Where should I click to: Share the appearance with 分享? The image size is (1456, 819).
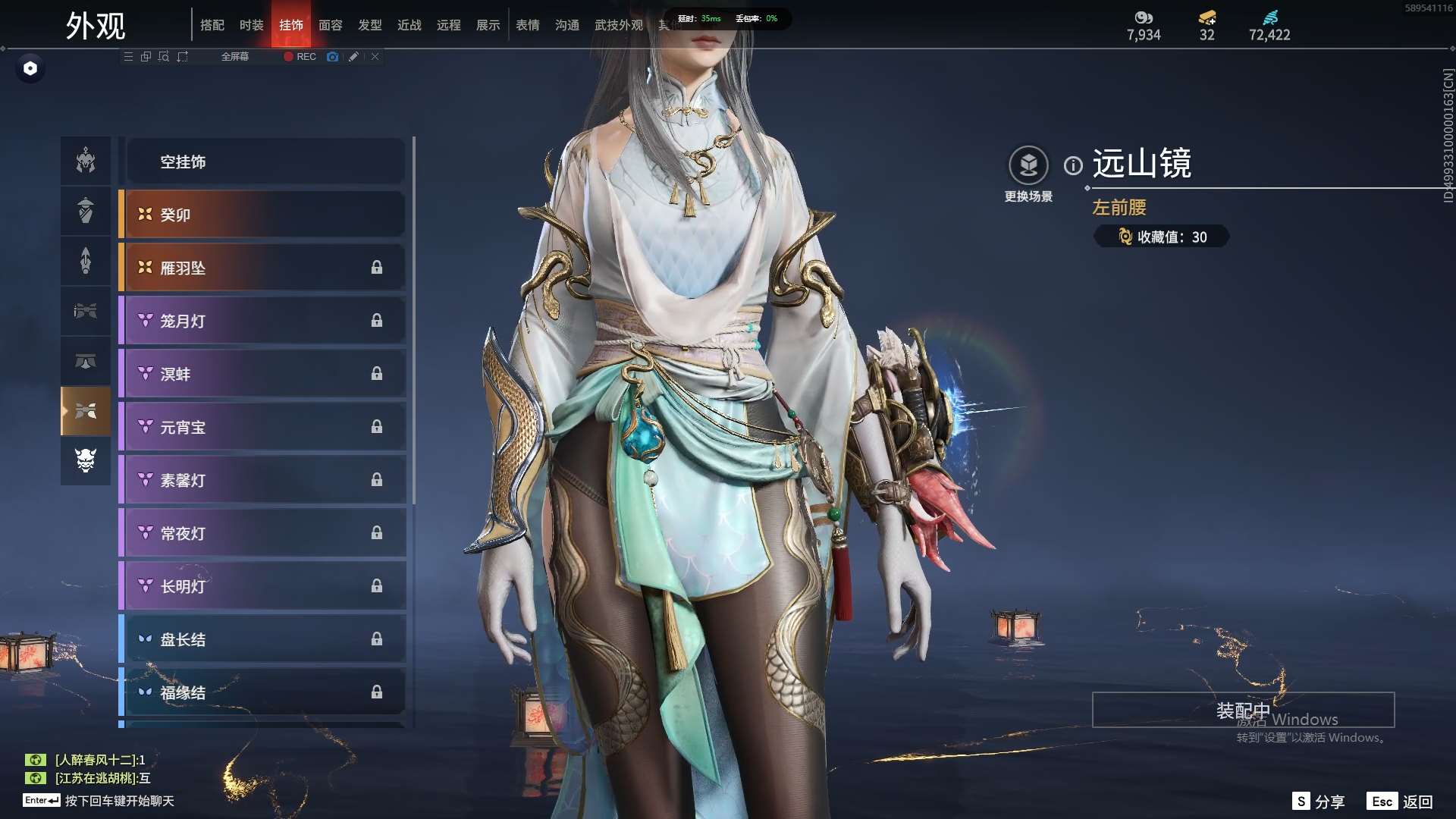1319,802
